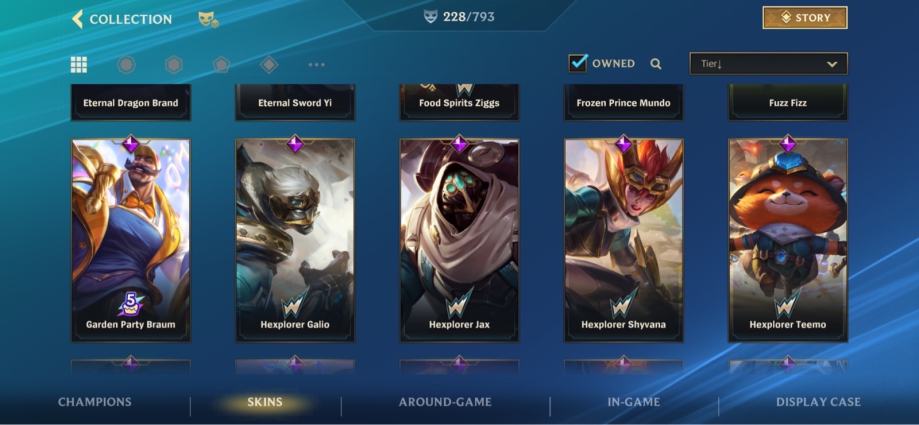Select the grid view filter icon

point(79,65)
